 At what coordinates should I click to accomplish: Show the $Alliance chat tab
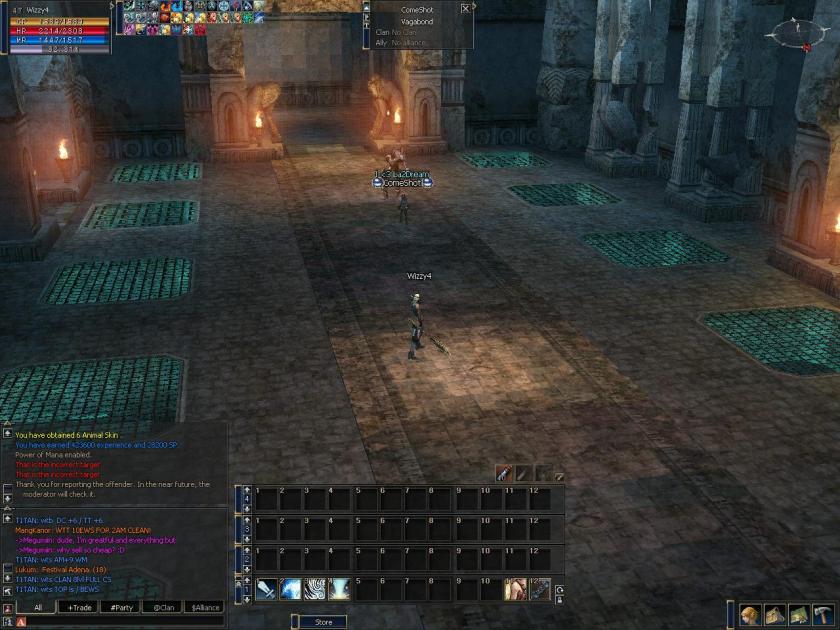205,607
